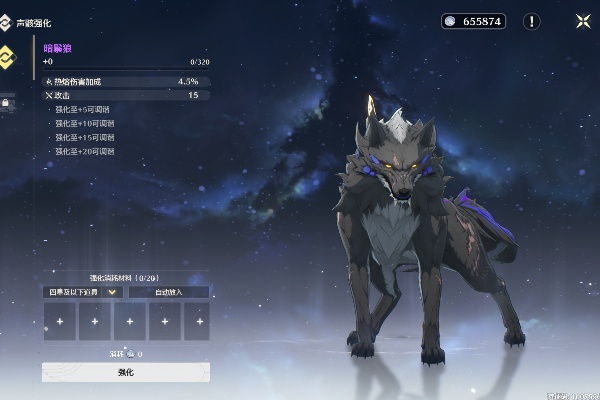600x400 pixels.
Task: Activate the 自动放入 auto-fill button
Action: 168,292
